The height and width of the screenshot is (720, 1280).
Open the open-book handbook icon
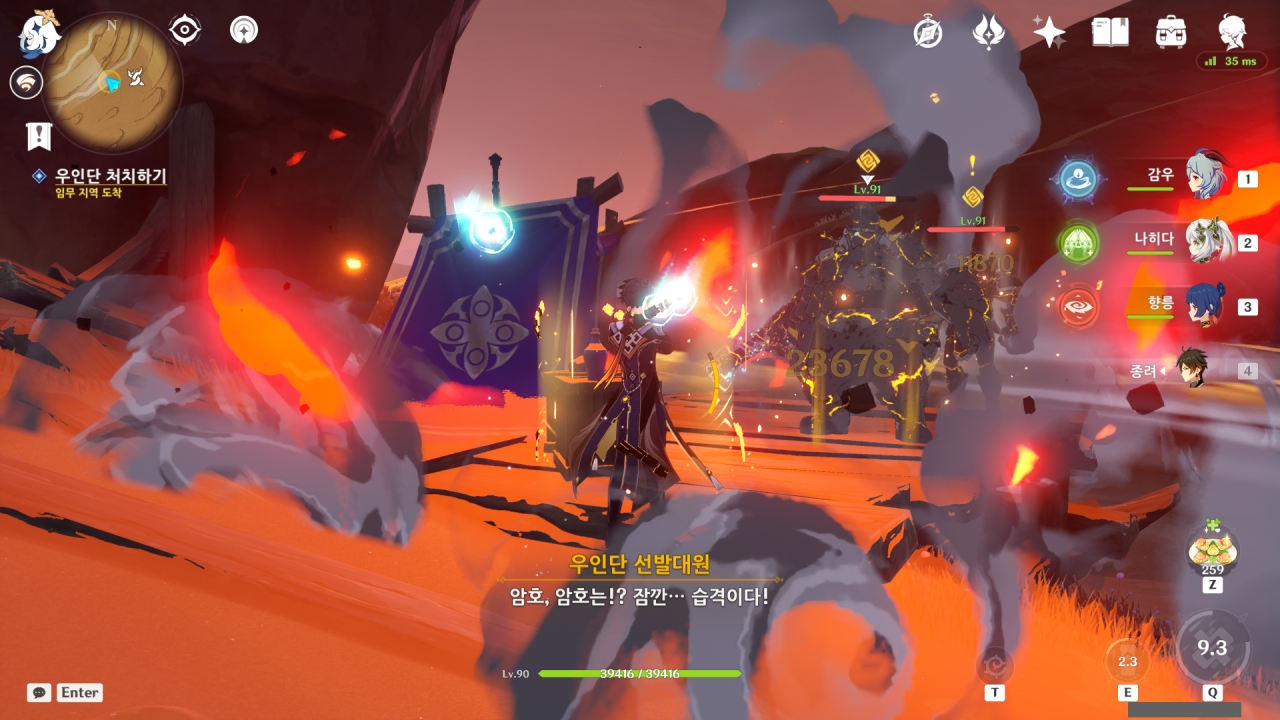[x=1110, y=32]
